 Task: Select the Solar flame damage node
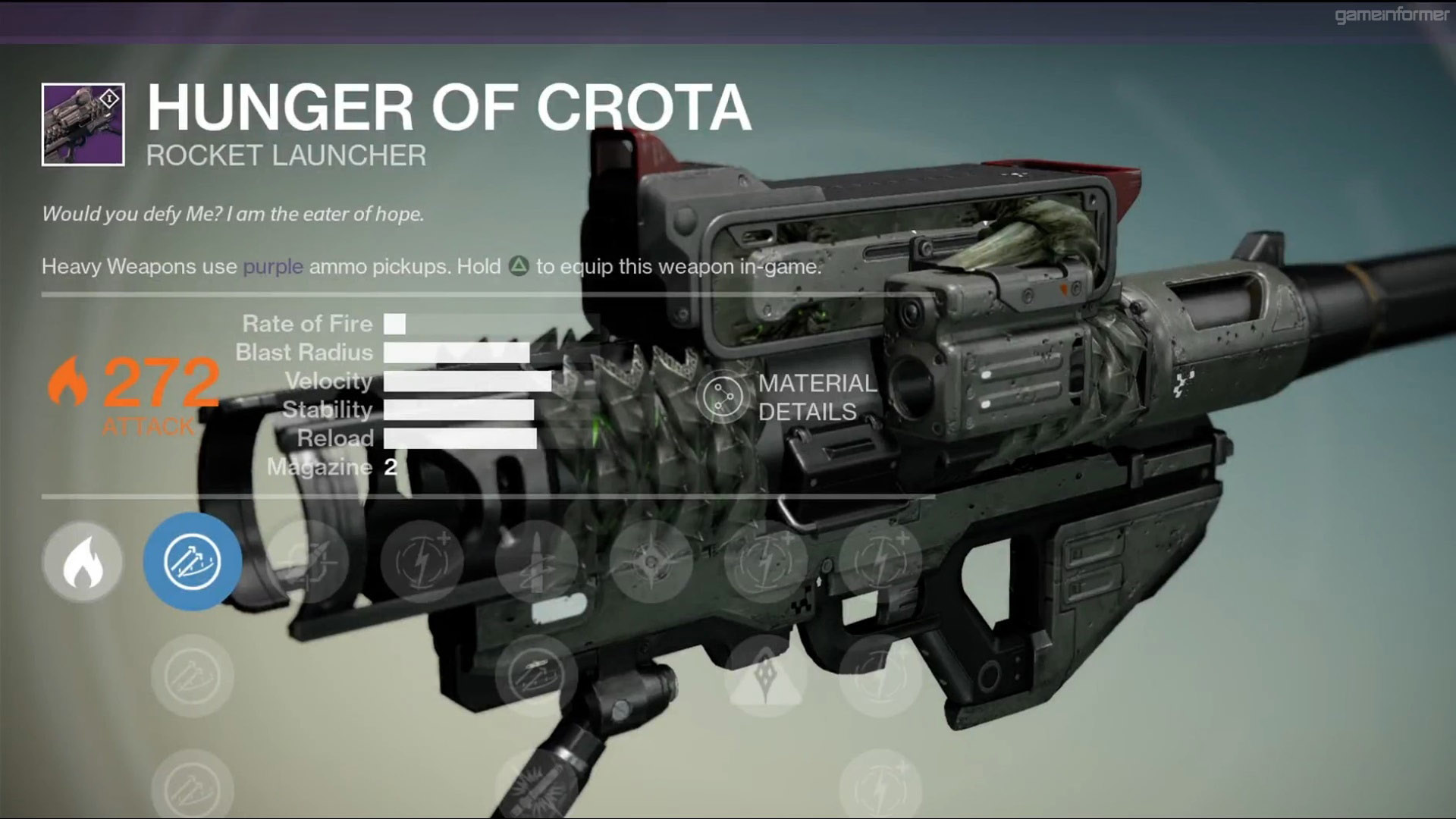(83, 562)
